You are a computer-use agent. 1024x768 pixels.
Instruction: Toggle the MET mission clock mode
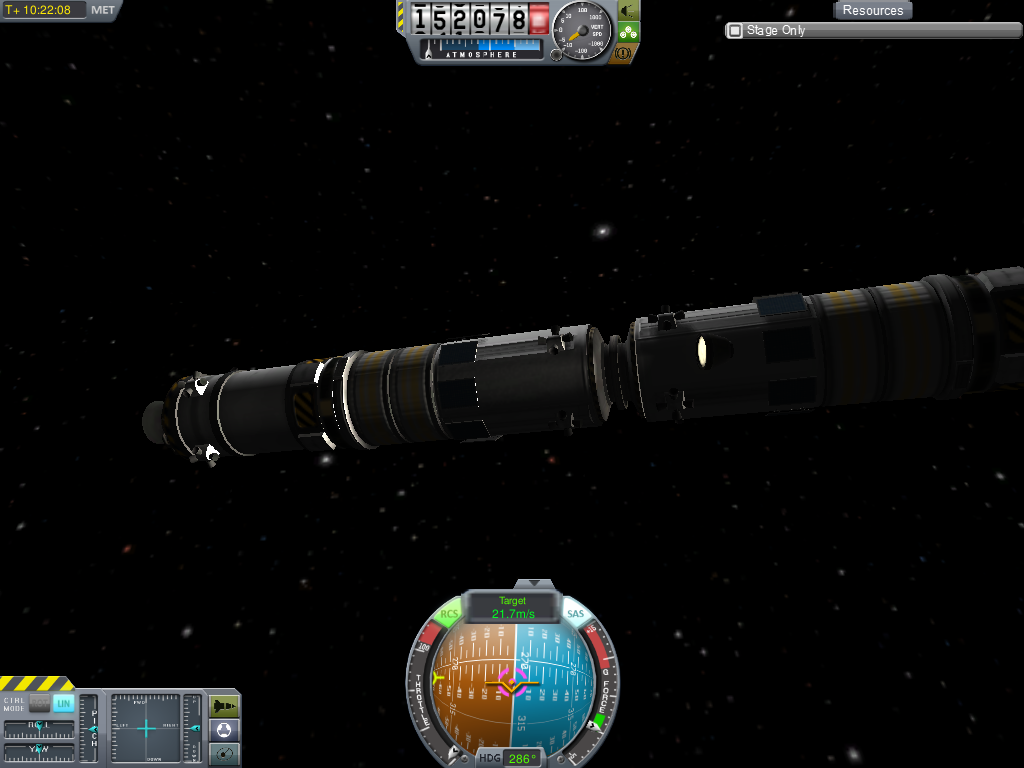pos(103,10)
